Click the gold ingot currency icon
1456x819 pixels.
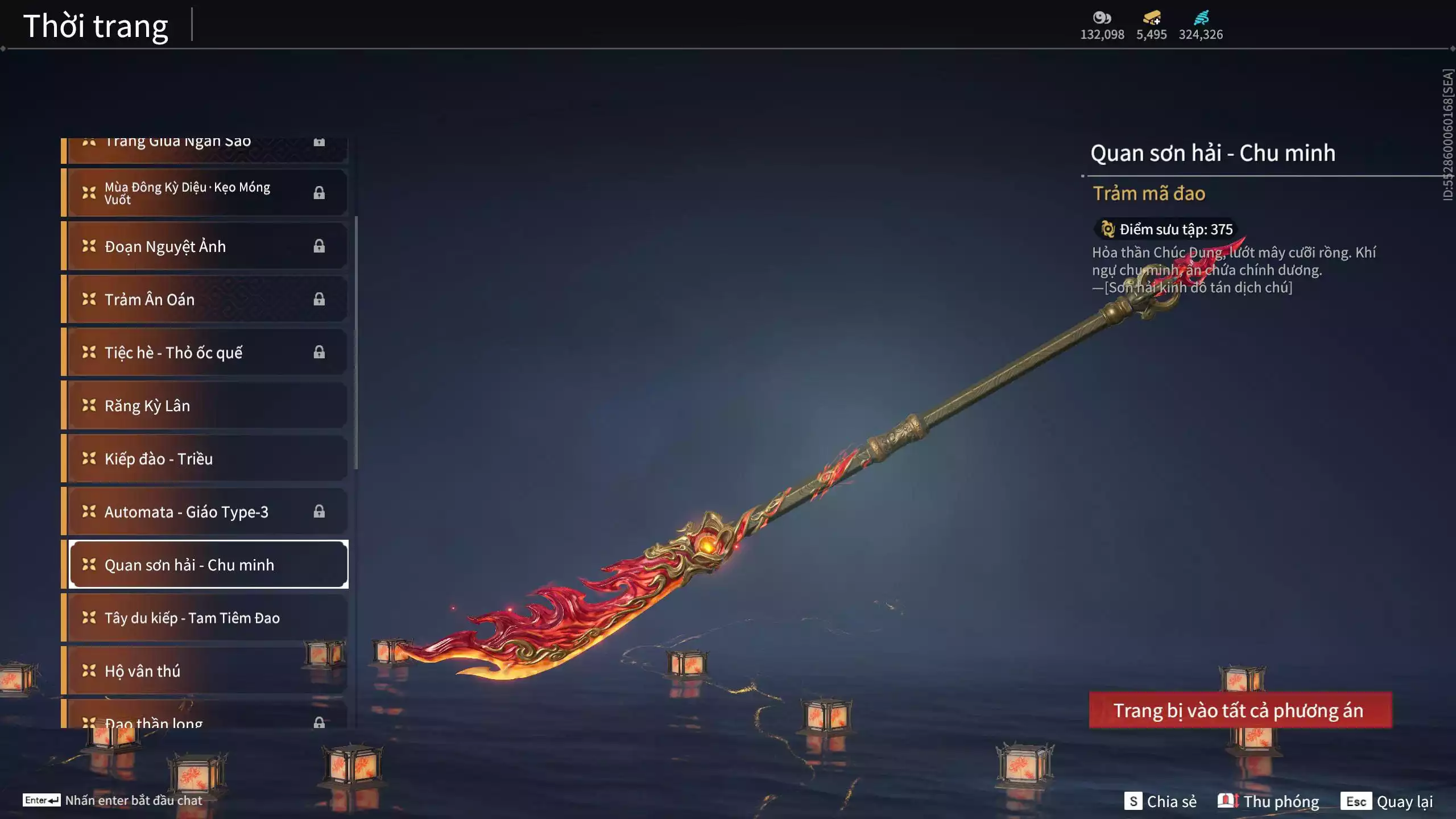[x=1151, y=18]
